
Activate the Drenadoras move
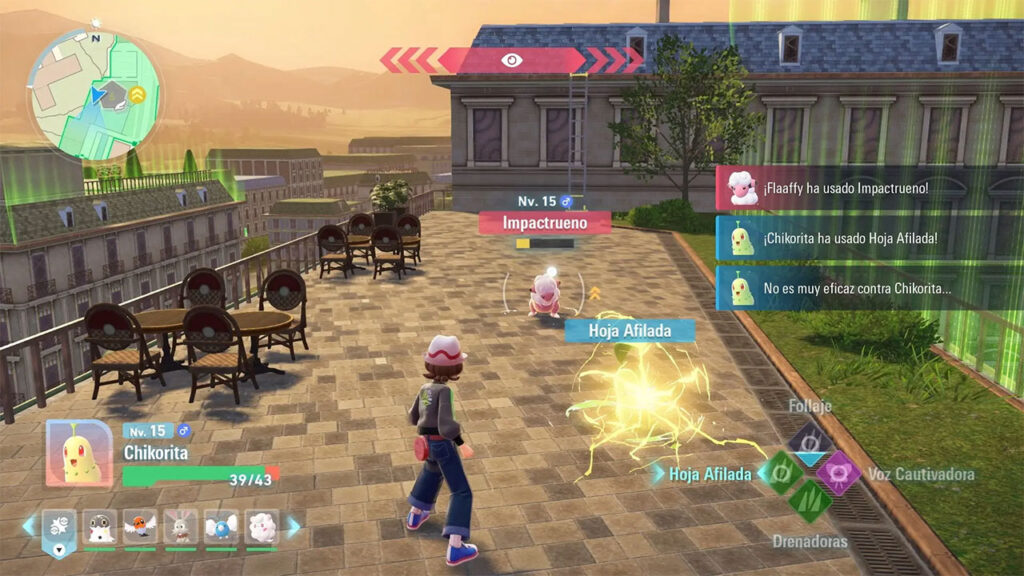pyautogui.click(x=809, y=501)
